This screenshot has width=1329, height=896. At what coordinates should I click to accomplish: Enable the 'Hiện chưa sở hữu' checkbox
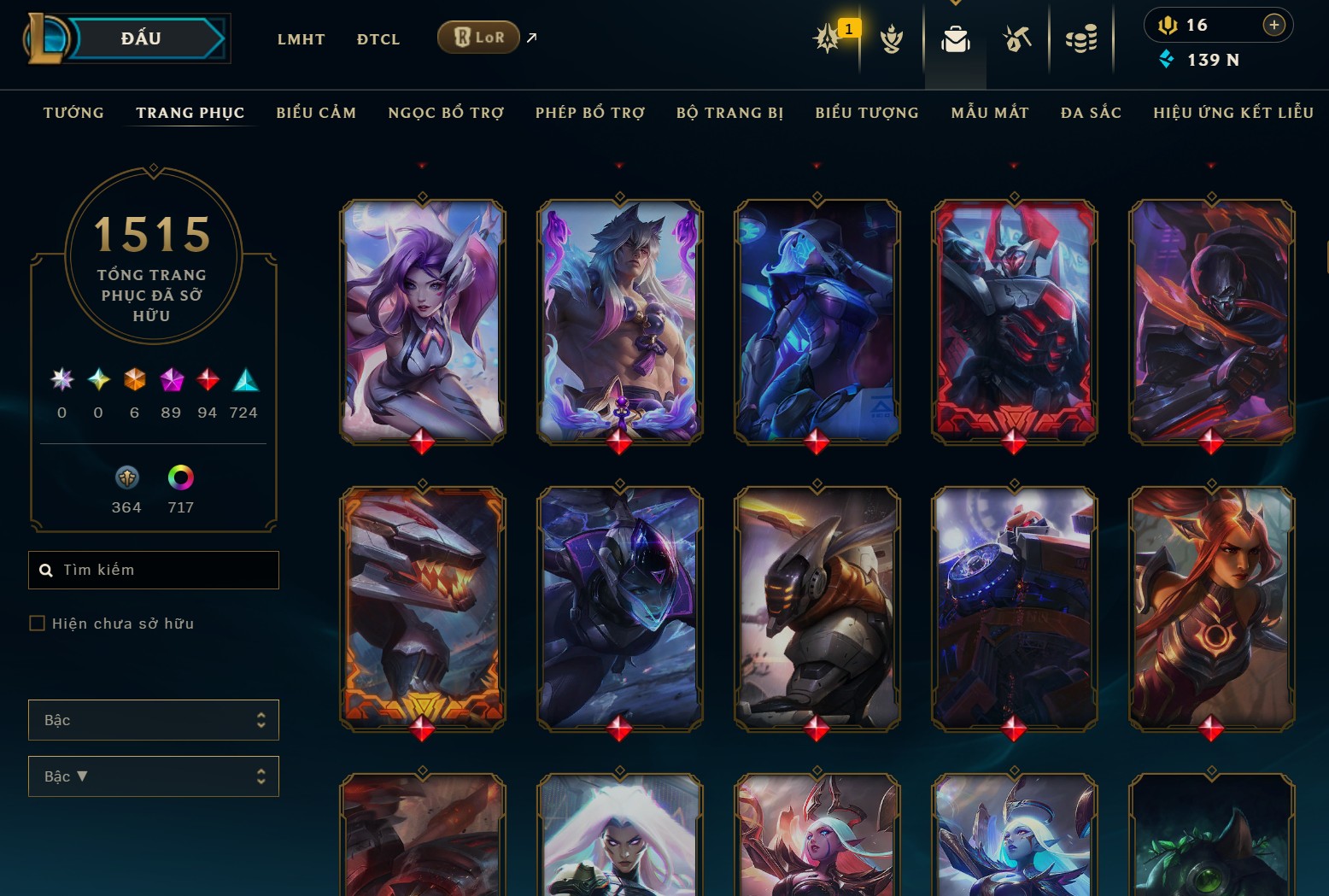pyautogui.click(x=37, y=624)
